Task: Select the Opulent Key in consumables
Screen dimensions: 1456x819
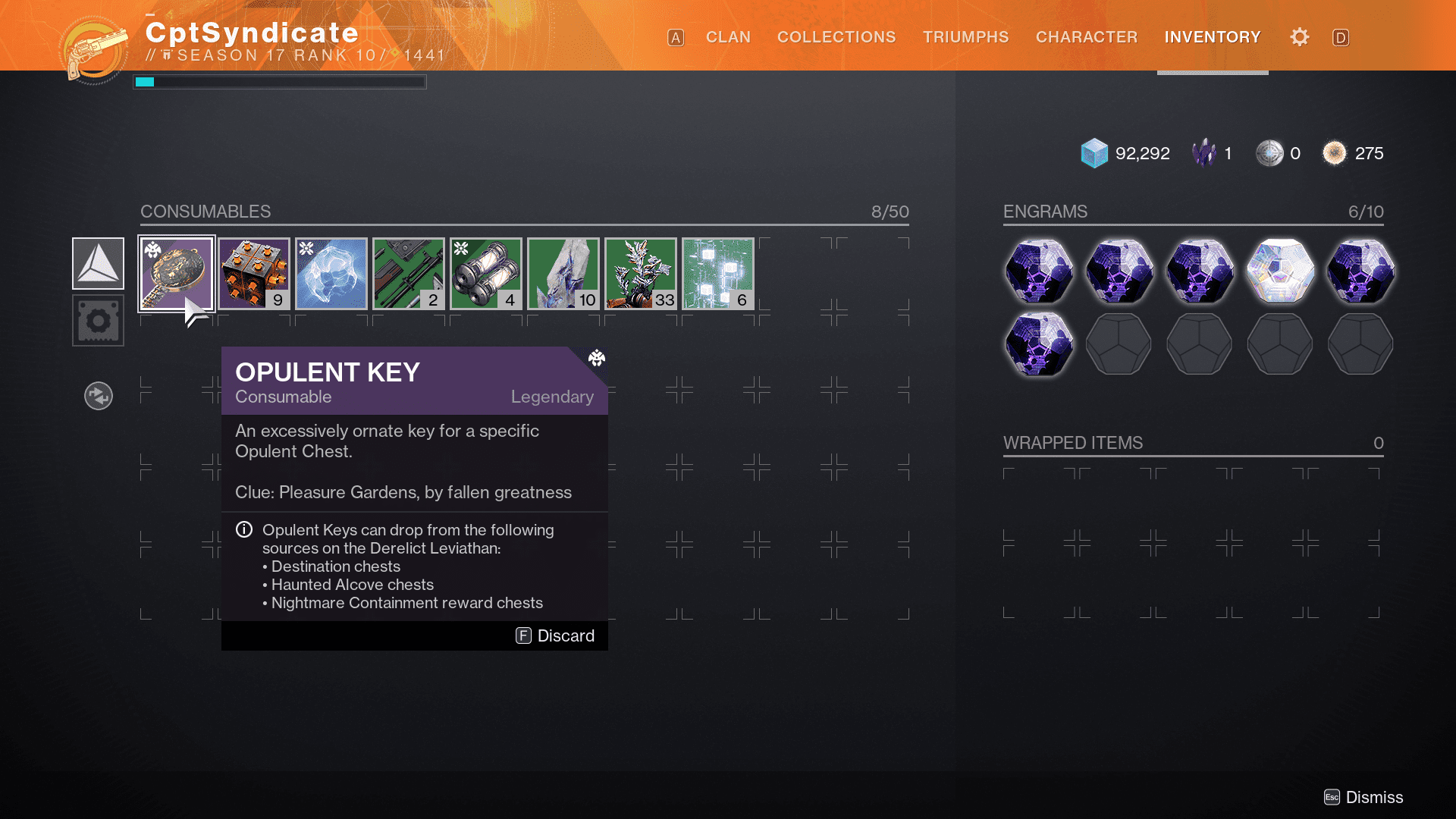Action: coord(177,273)
